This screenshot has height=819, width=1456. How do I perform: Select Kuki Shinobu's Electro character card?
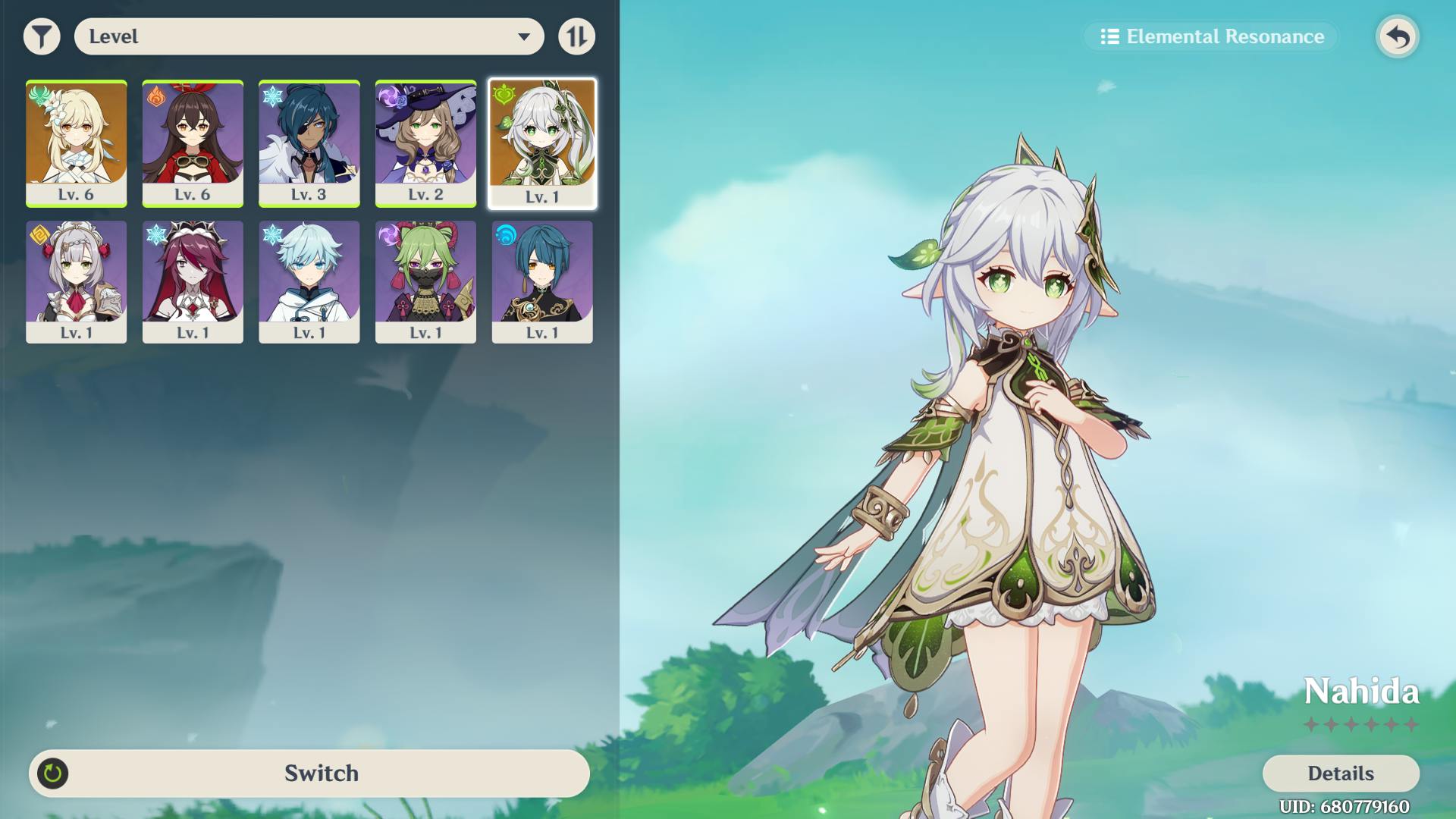point(425,282)
